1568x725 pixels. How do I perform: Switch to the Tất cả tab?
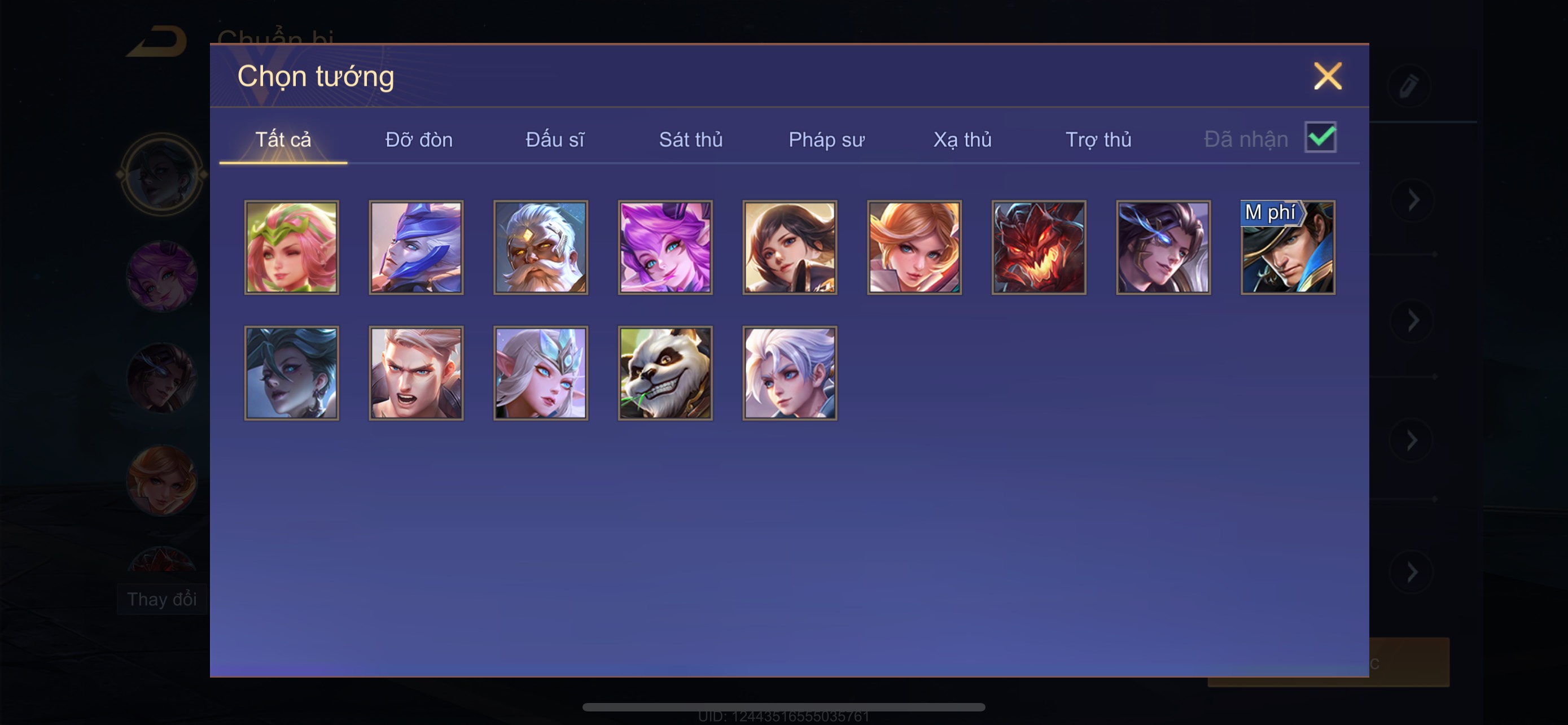(283, 140)
